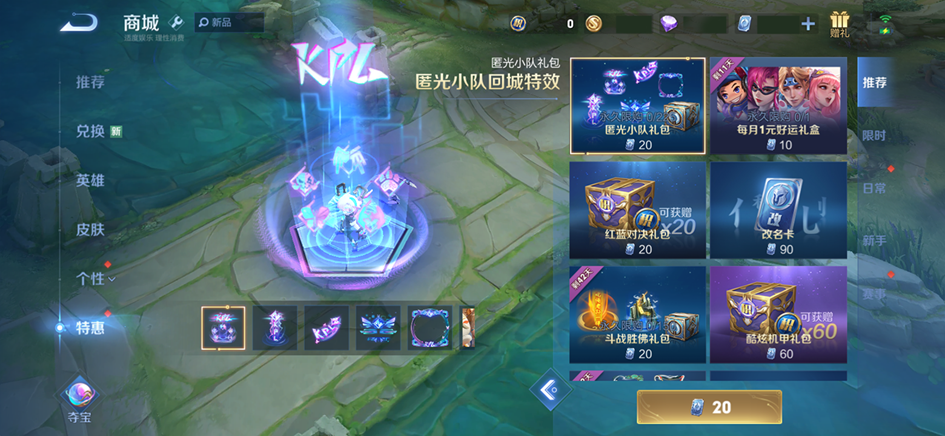945x436 pixels.
Task: Open the 推荐 category in left menu
Action: click(90, 82)
